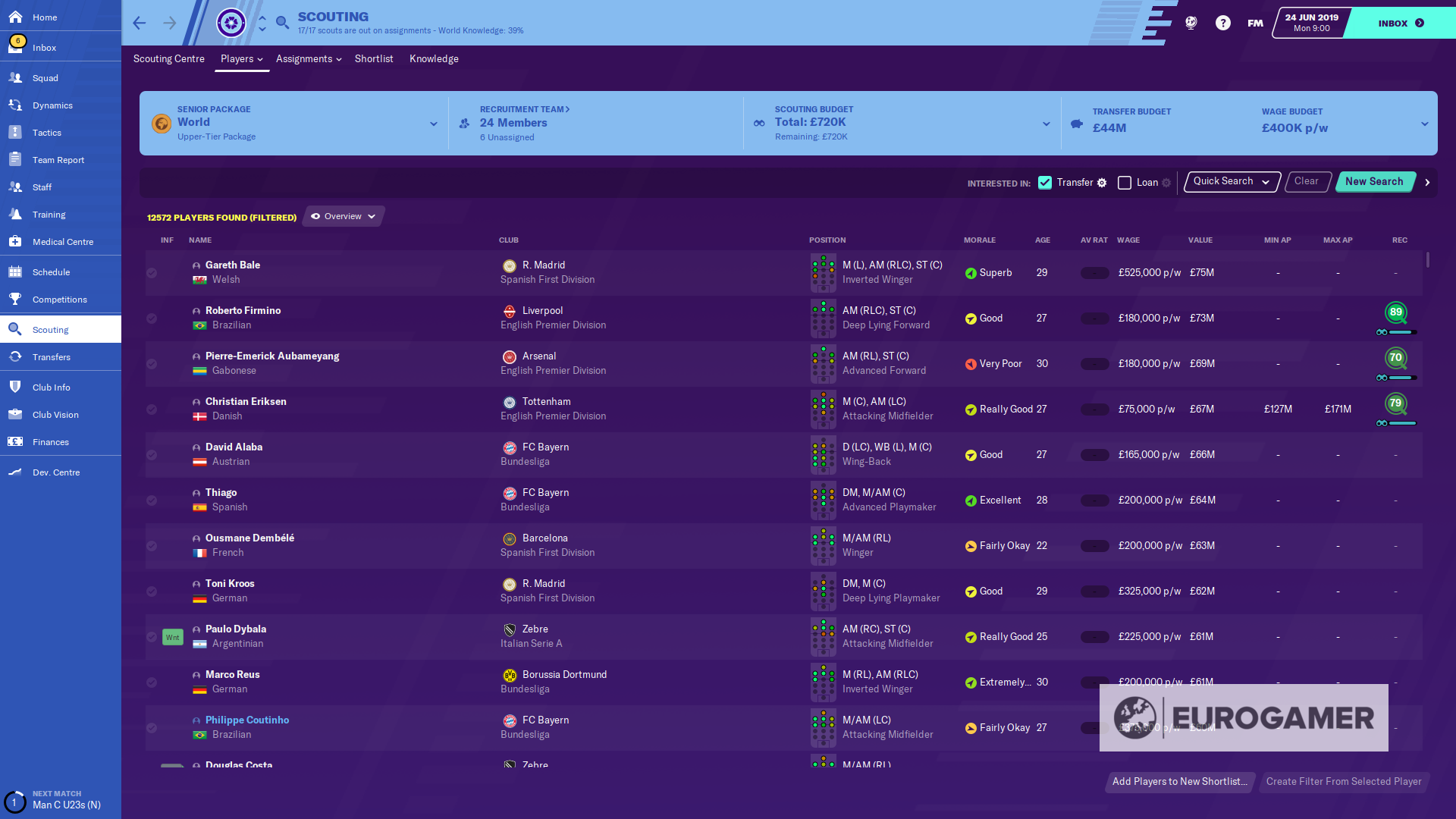This screenshot has height=819, width=1456.
Task: Open the Knowledge tab
Action: tap(433, 58)
